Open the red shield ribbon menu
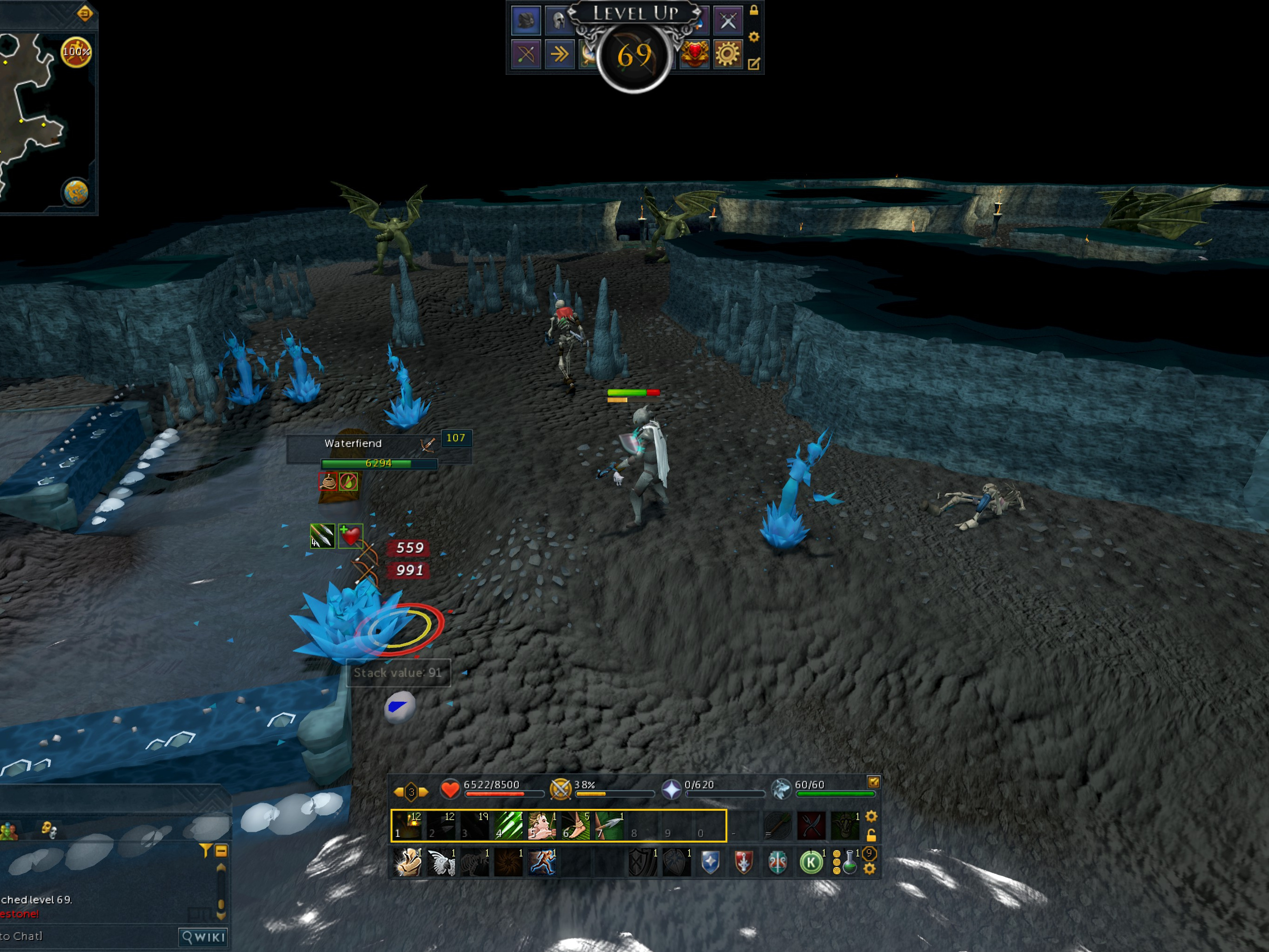 click(695, 55)
